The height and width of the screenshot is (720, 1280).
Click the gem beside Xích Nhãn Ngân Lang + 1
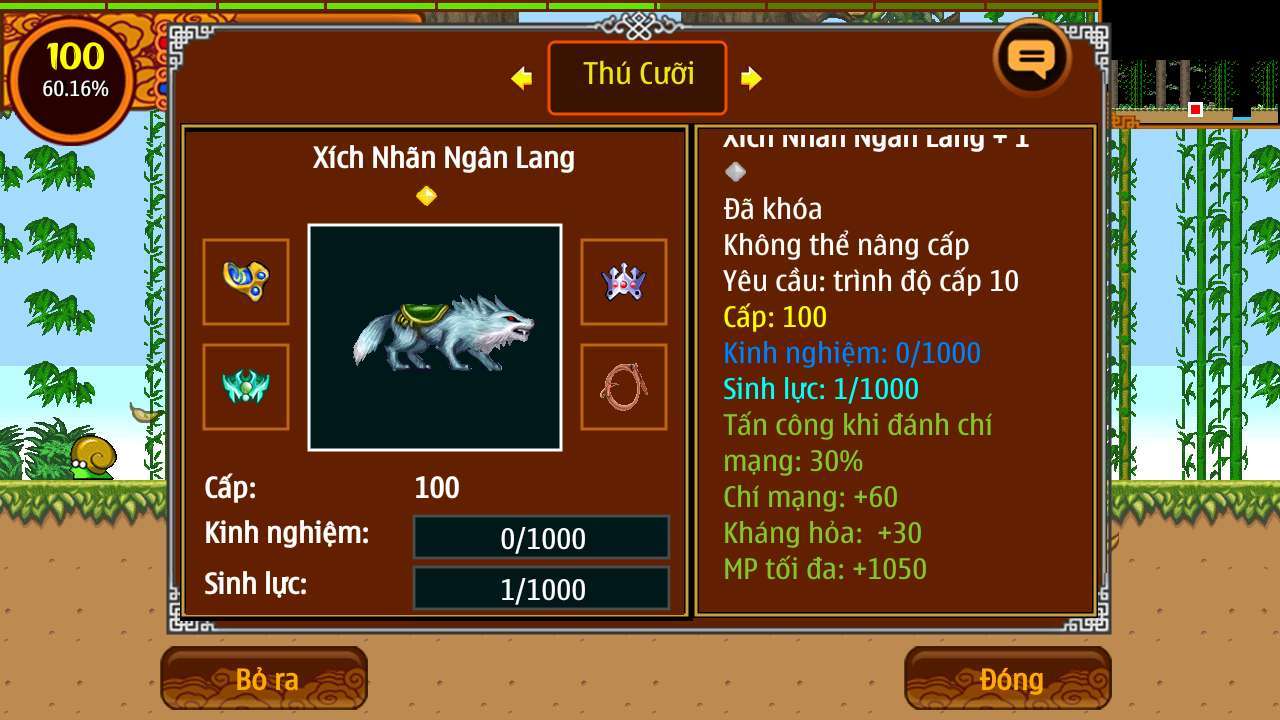click(735, 172)
